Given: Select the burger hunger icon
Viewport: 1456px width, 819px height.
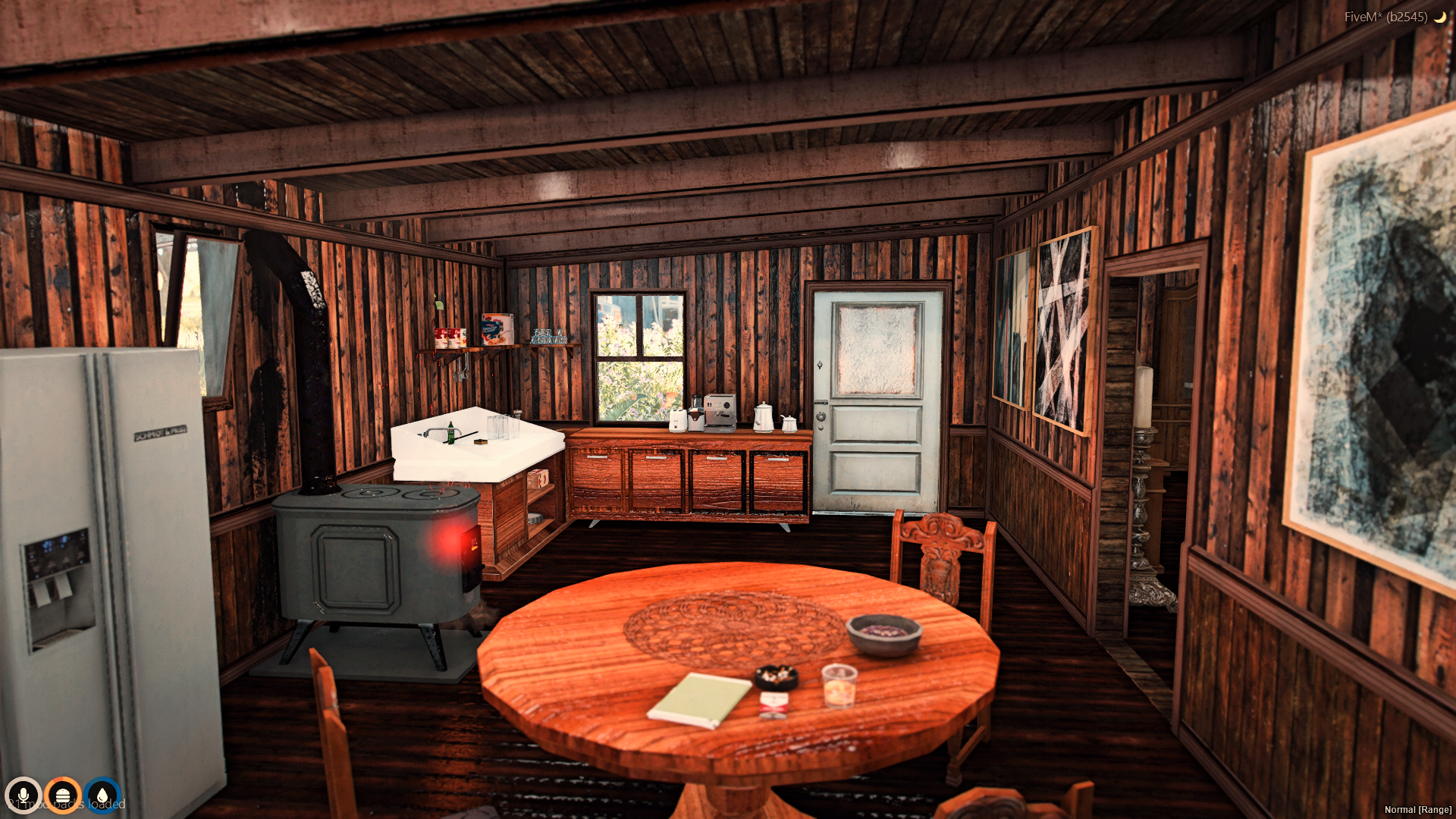Looking at the screenshot, I should (63, 795).
